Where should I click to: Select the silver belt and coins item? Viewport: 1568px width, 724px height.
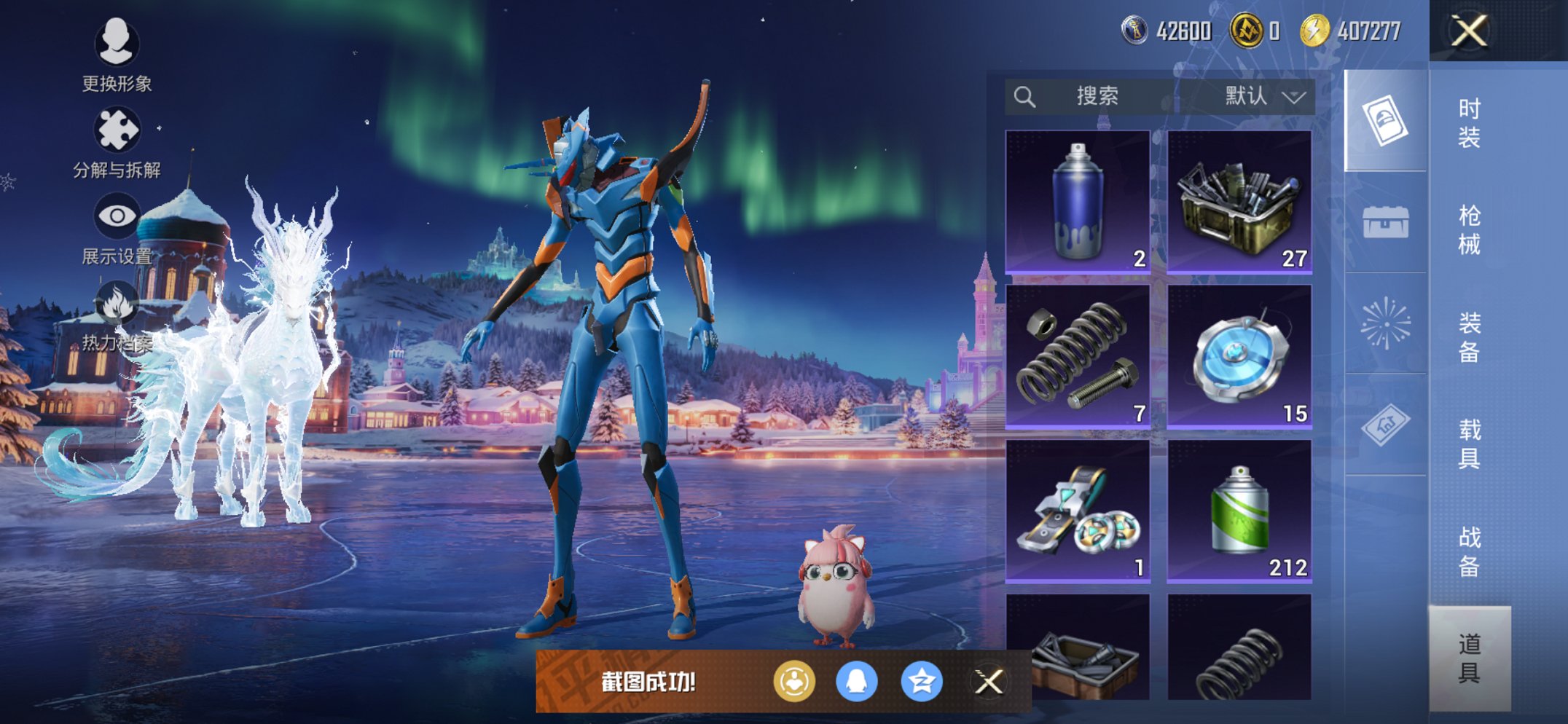click(1078, 511)
